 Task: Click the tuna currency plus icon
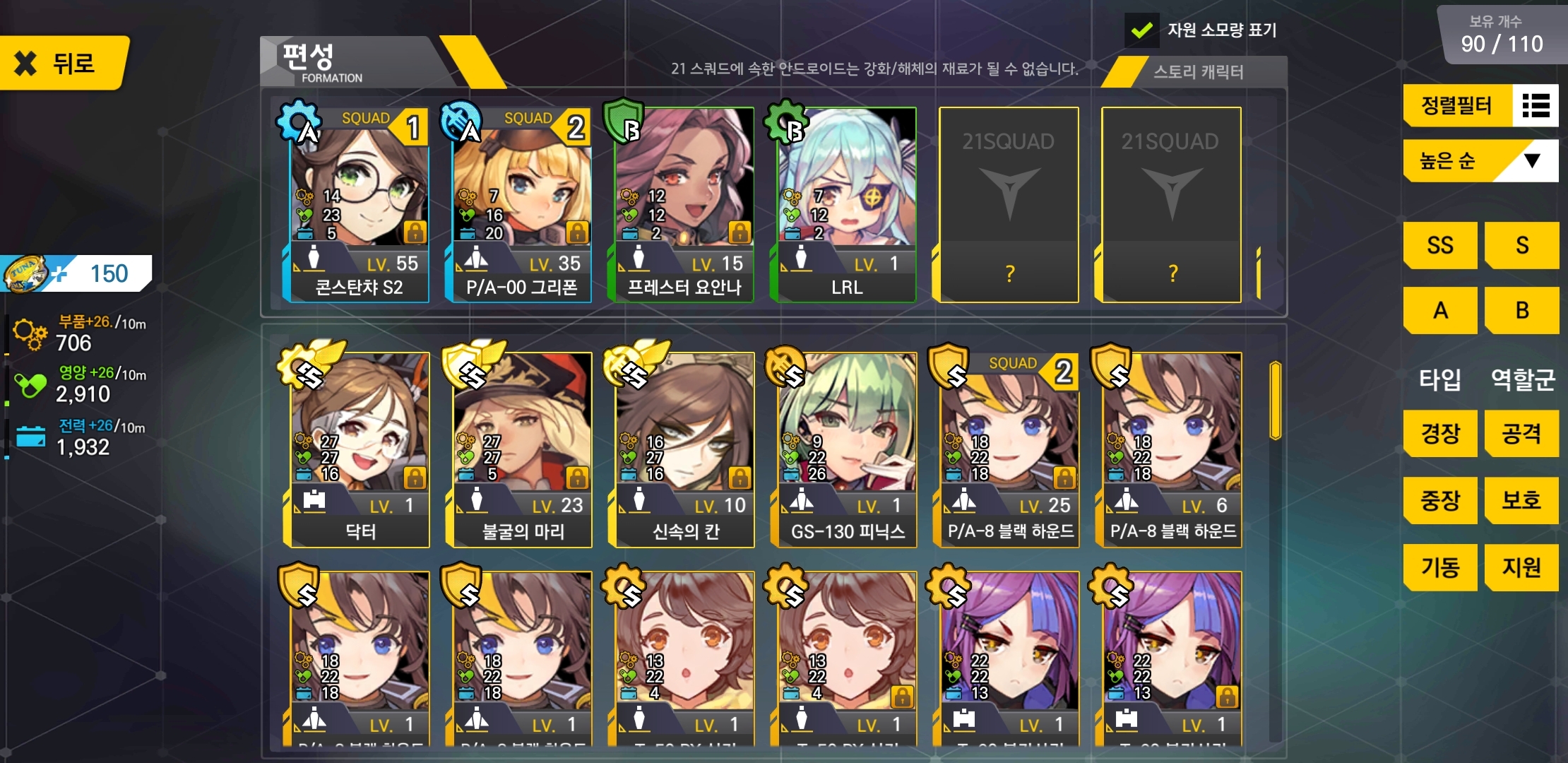click(x=59, y=274)
